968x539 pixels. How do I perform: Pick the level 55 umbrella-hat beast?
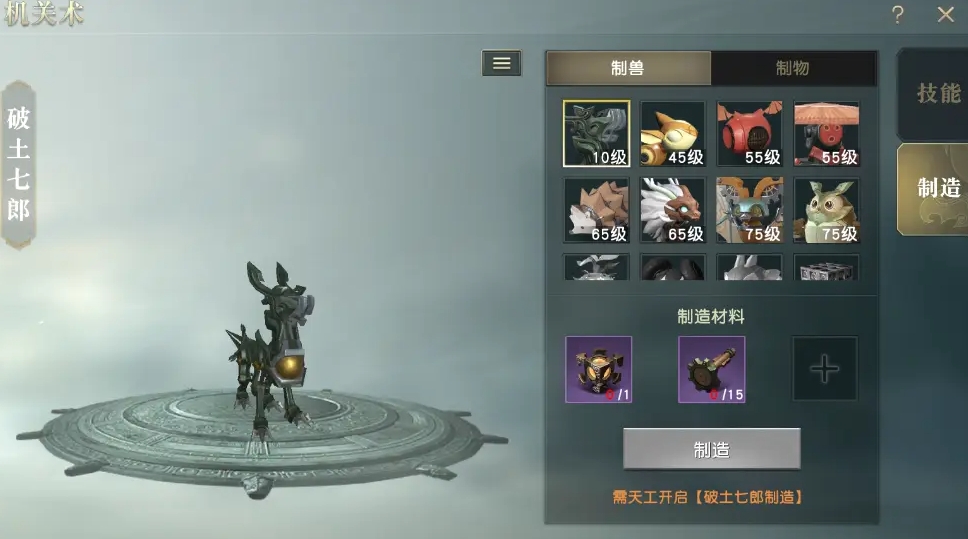tap(826, 133)
